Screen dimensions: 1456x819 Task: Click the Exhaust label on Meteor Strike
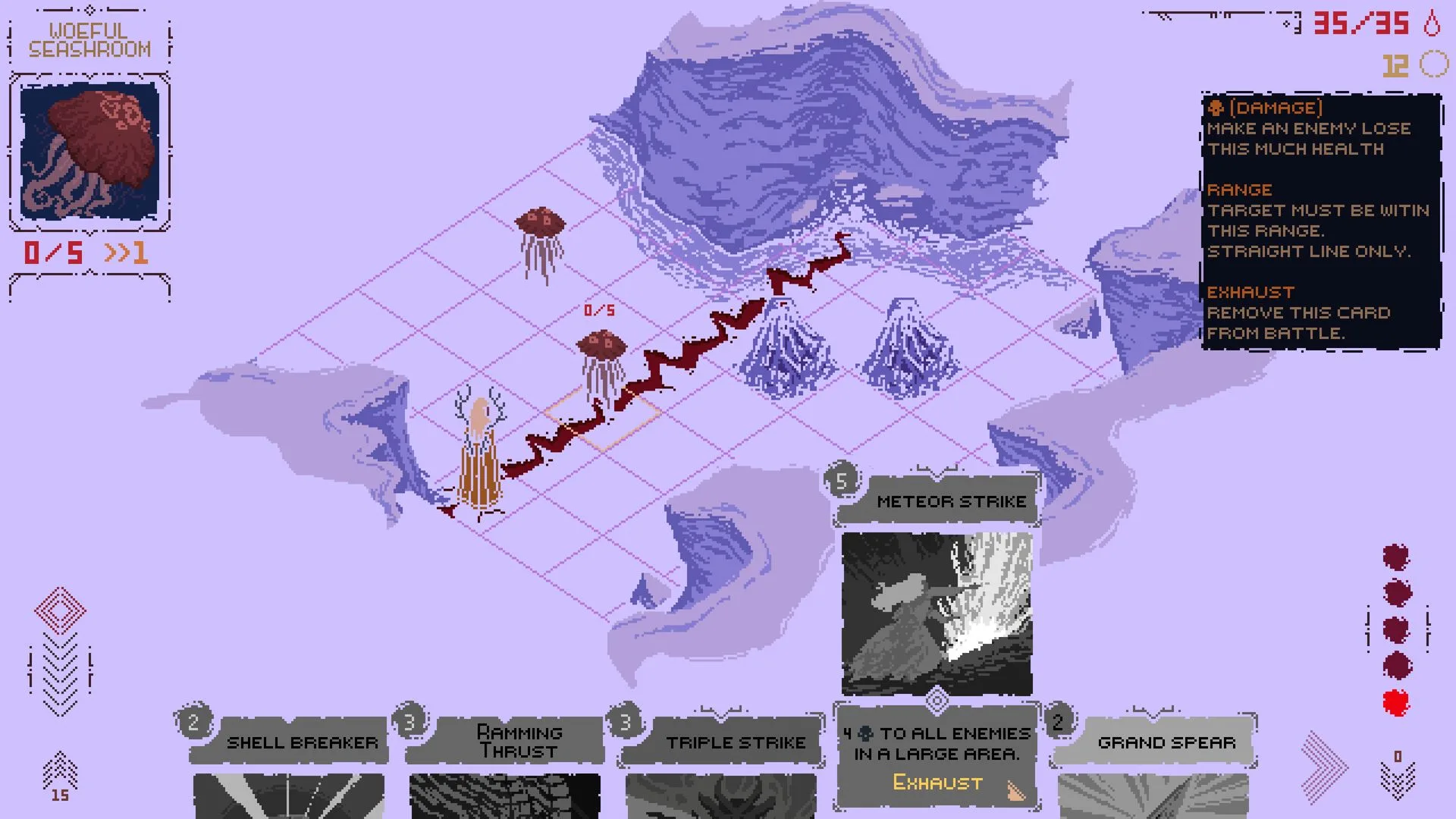(935, 783)
